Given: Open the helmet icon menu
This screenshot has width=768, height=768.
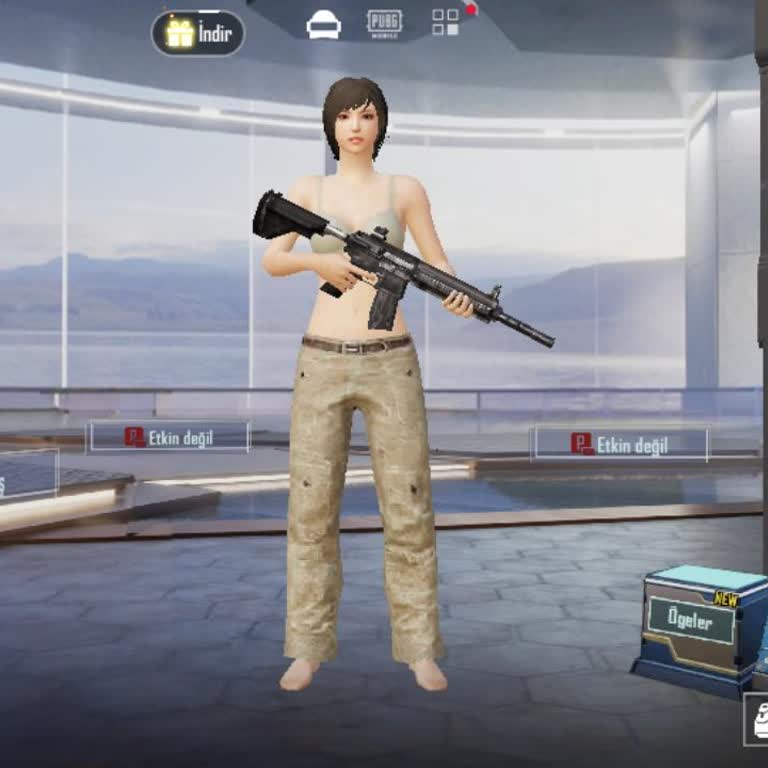Looking at the screenshot, I should point(323,25).
